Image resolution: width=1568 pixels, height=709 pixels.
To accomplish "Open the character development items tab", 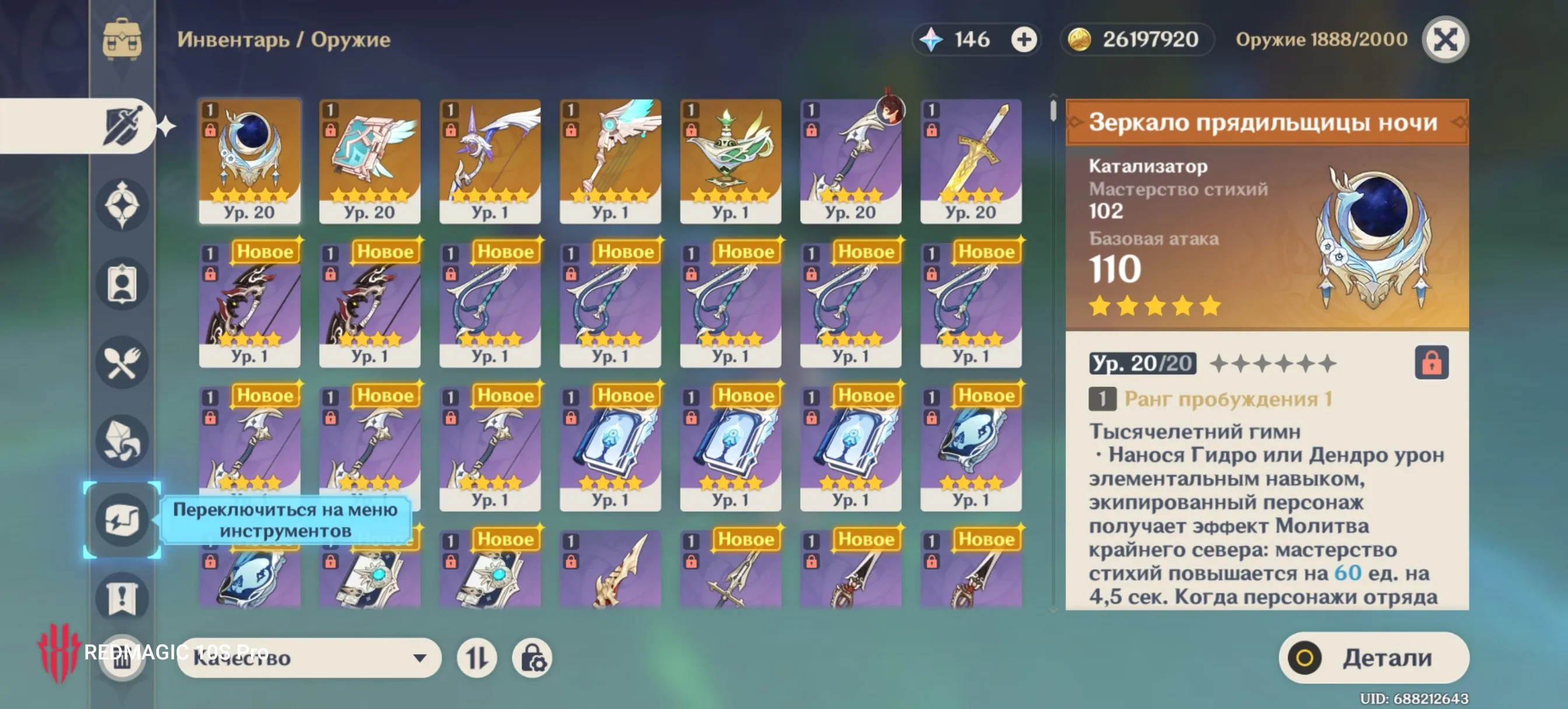I will click(122, 283).
